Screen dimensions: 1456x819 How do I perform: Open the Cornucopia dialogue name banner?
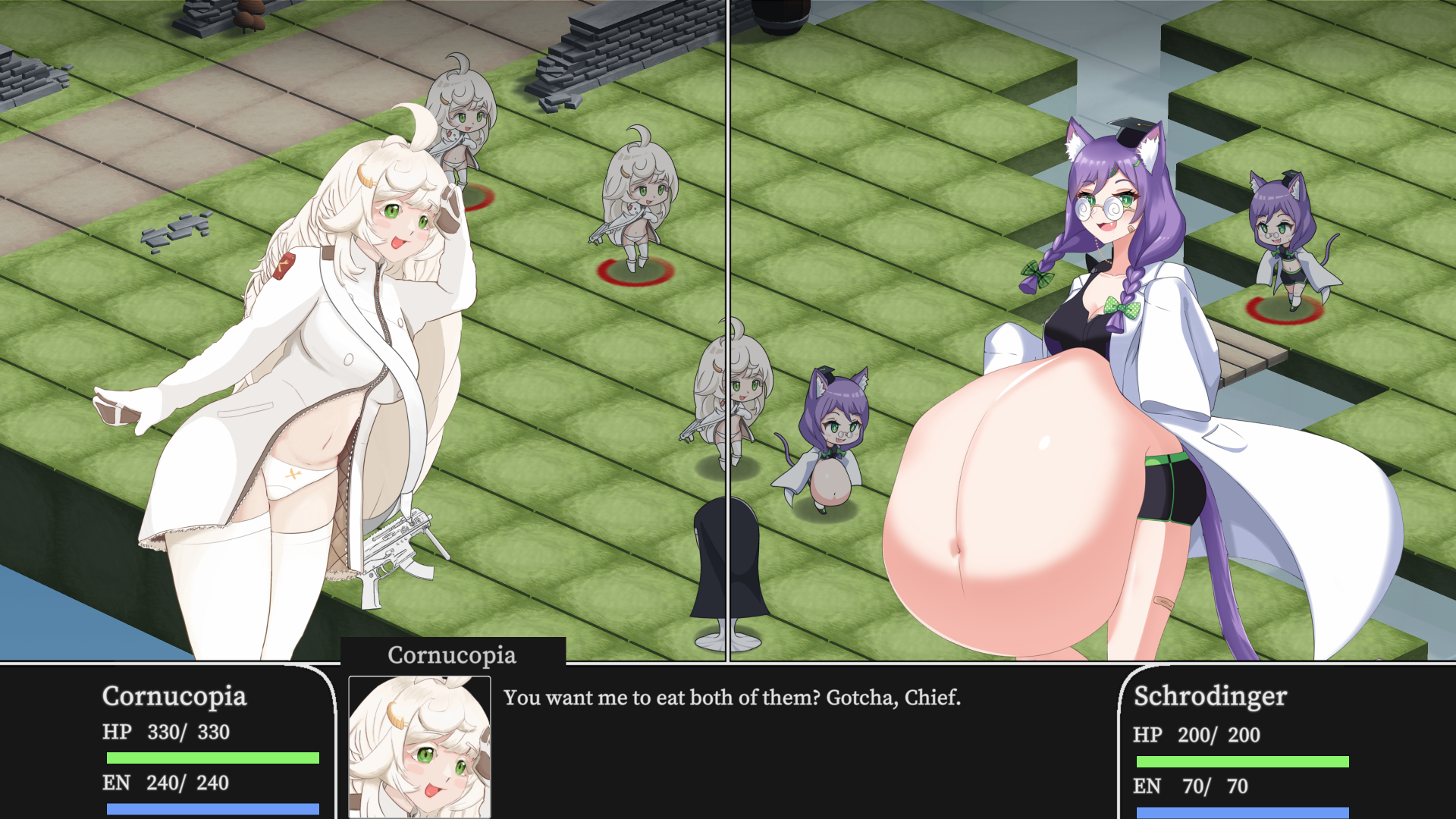click(453, 655)
